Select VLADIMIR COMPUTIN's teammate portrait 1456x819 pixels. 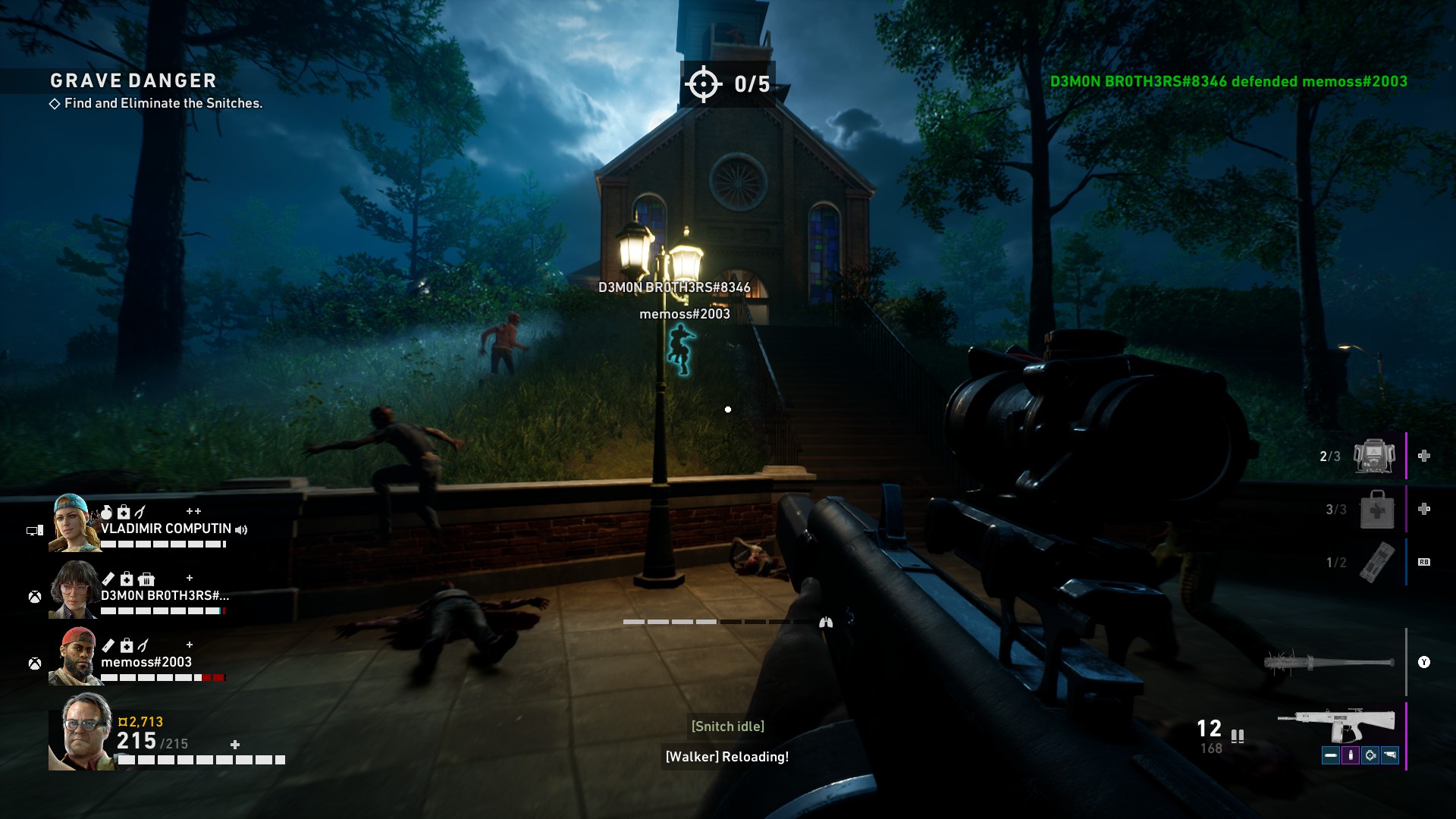click(74, 522)
